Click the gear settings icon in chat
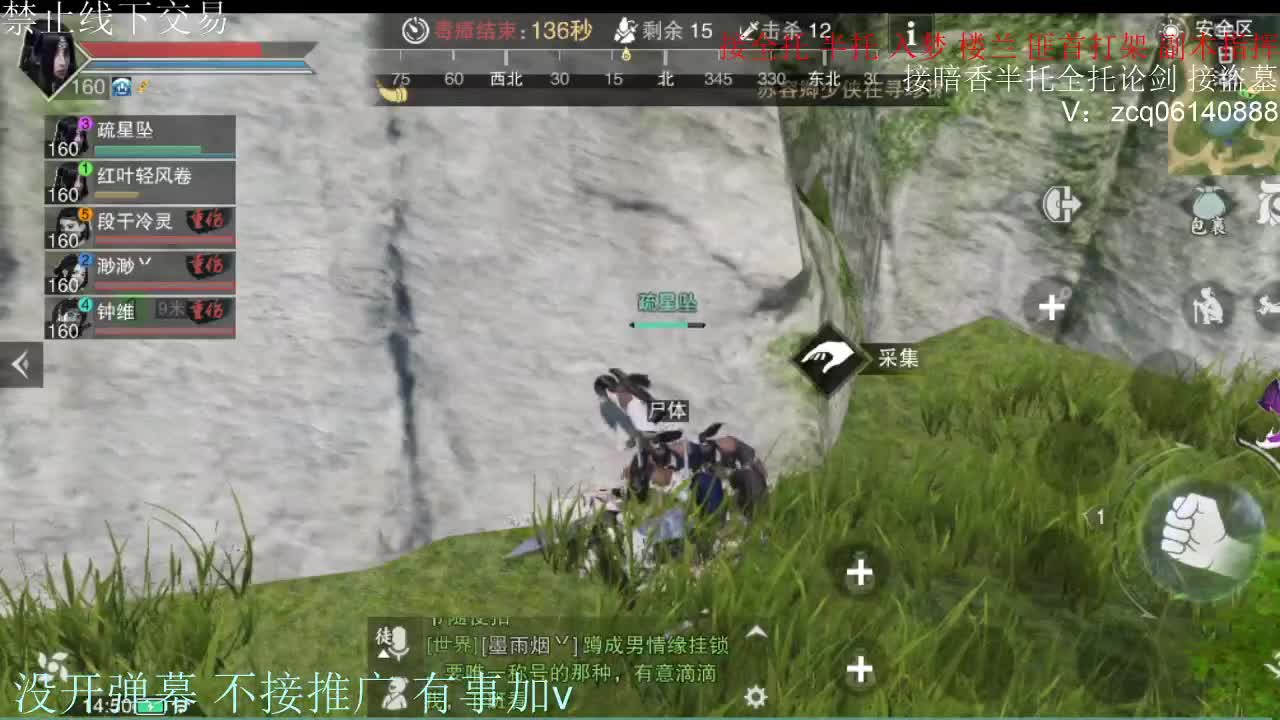Screen dimensions: 1280x720 pyautogui.click(x=754, y=695)
